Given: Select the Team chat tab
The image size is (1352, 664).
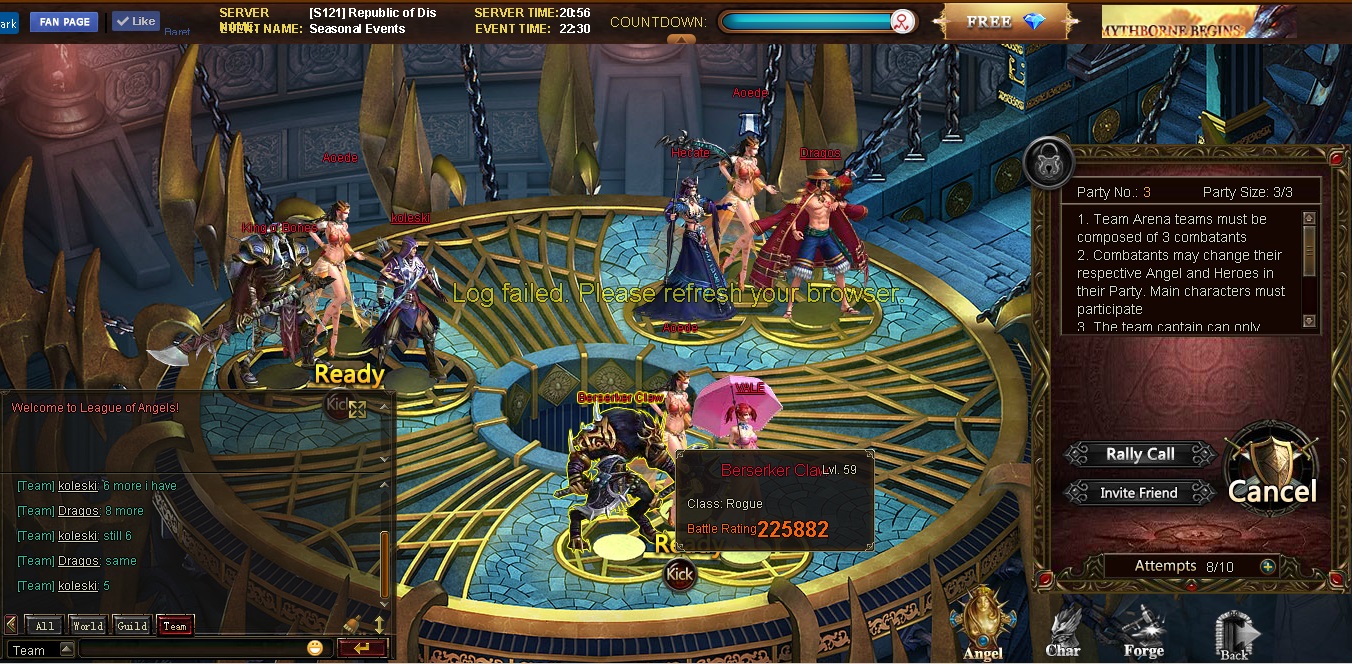Looking at the screenshot, I should 175,626.
